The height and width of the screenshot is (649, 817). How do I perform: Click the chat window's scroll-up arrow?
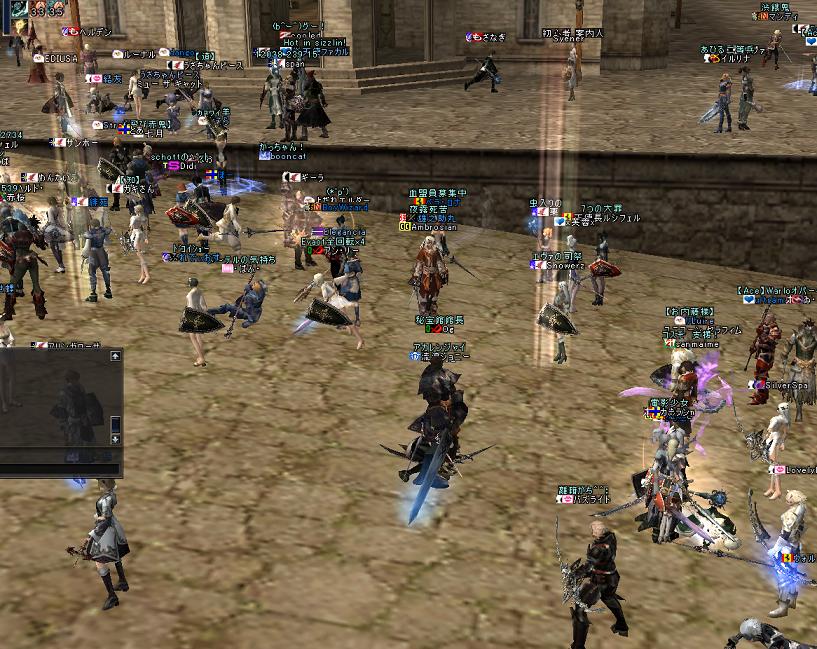116,356
